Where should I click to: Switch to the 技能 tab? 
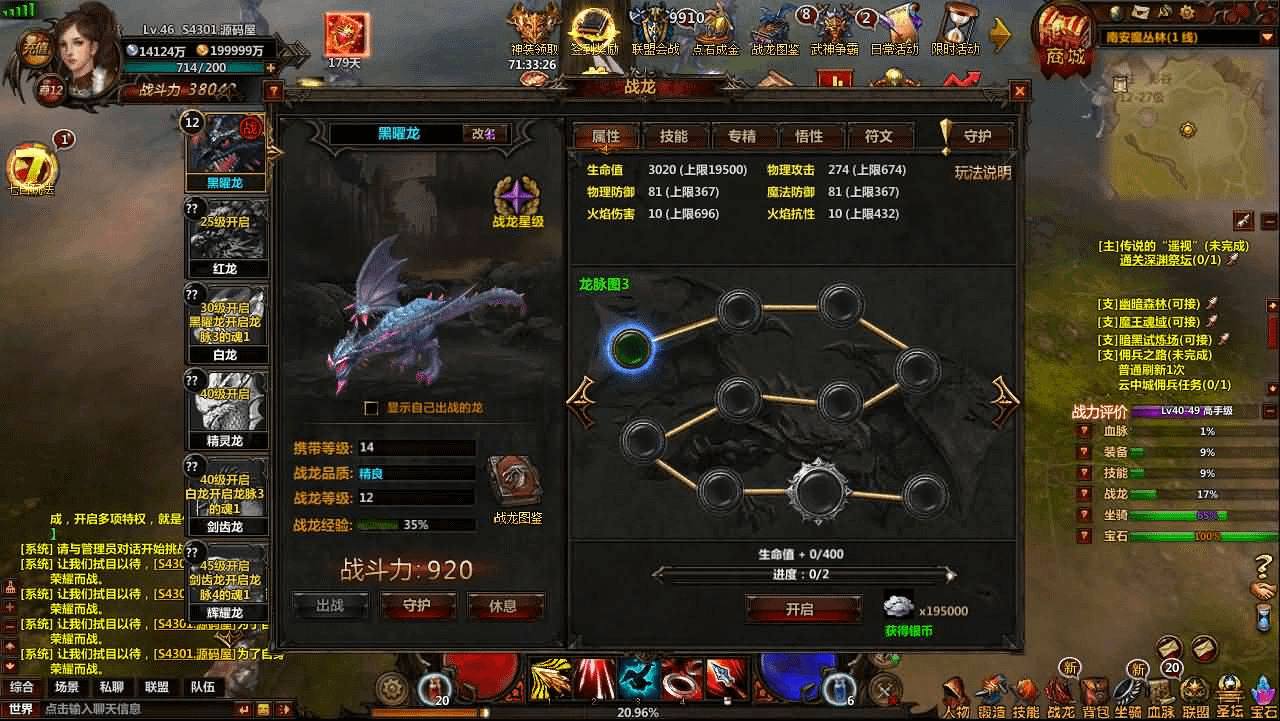[x=673, y=137]
